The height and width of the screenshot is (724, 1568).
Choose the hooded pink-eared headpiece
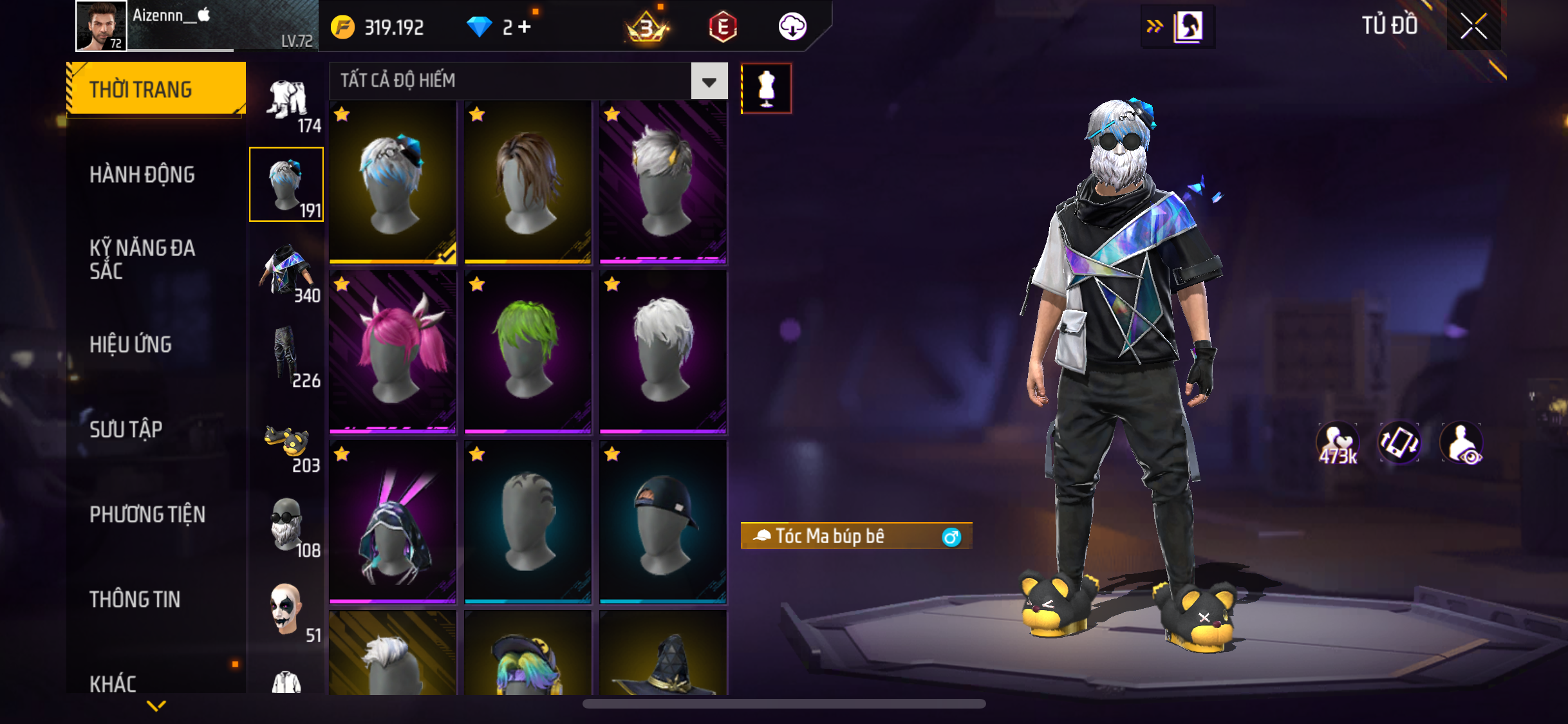pos(393,521)
